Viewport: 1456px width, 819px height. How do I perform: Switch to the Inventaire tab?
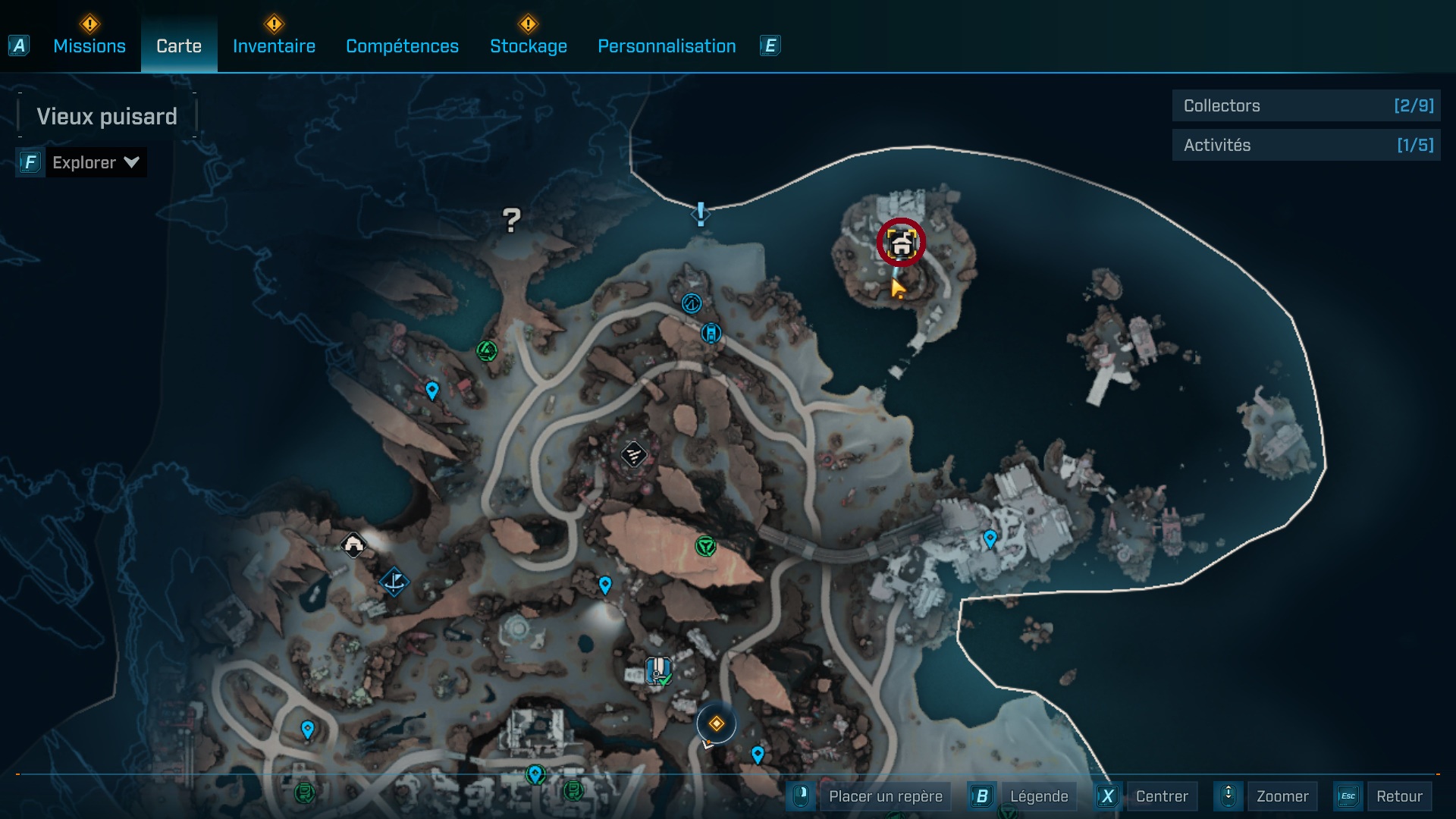274,46
